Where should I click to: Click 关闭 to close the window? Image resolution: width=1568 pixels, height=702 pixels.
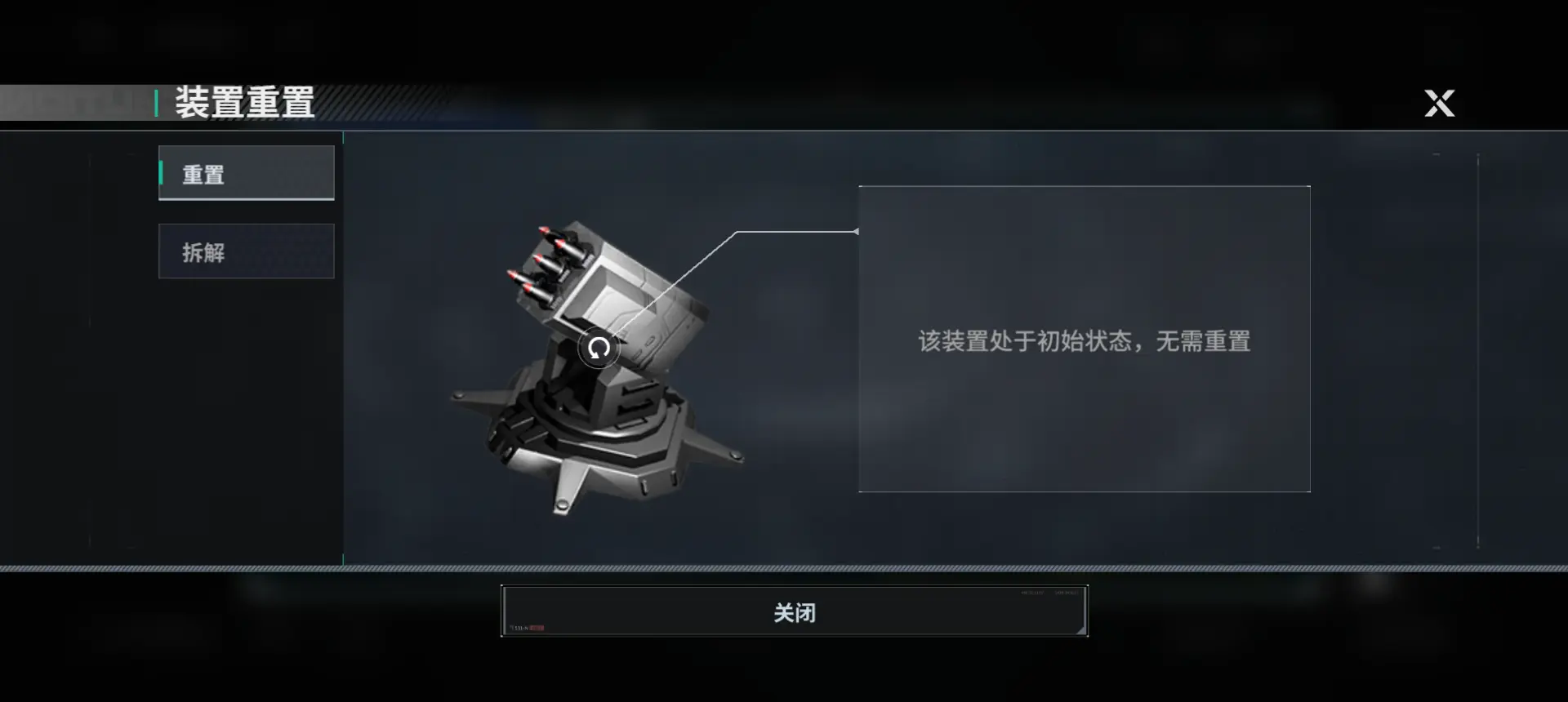click(x=793, y=612)
